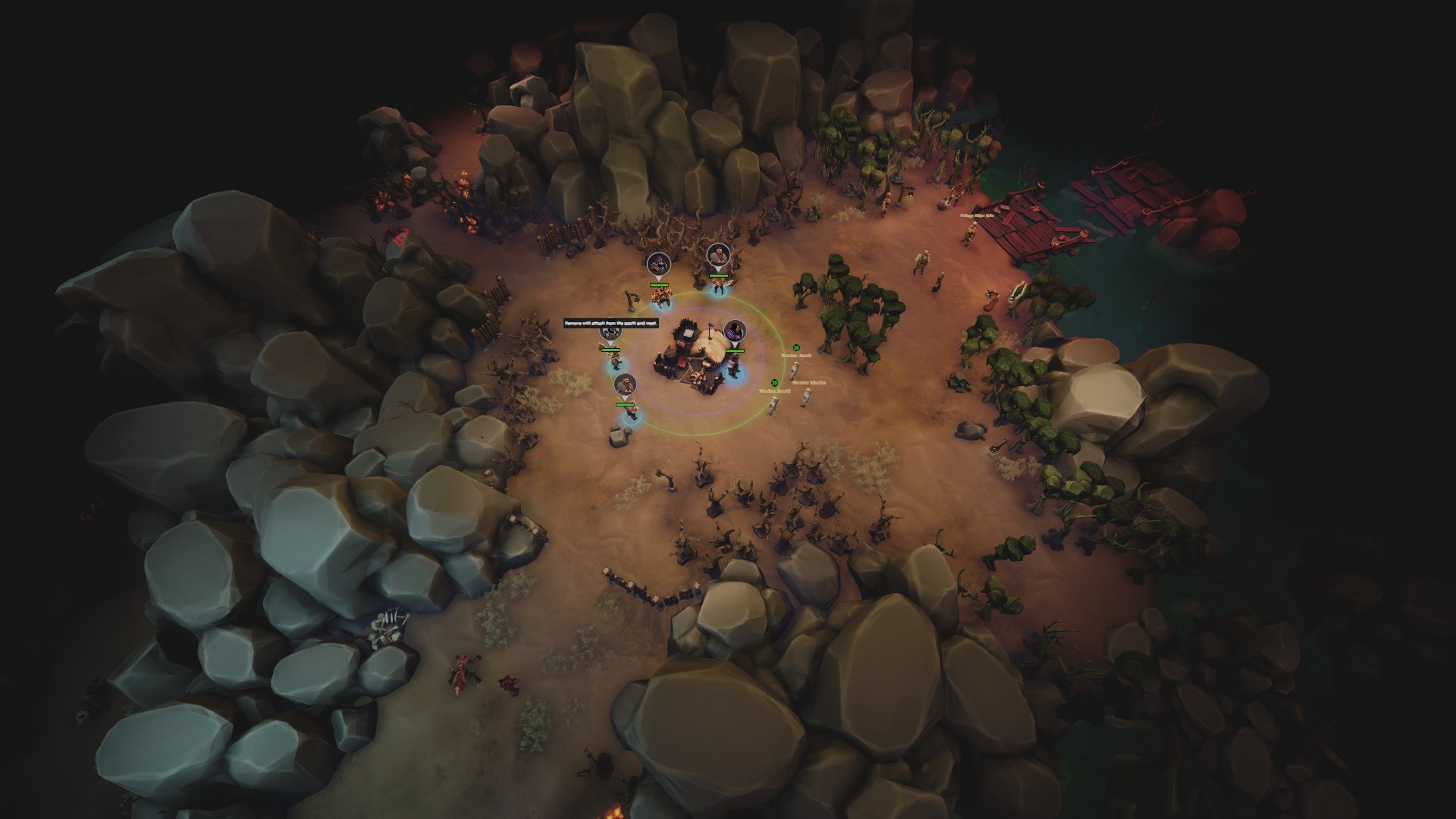Screen dimensions: 1456x819
Task: Click the health bar under the golem portrait
Action: 610,350
